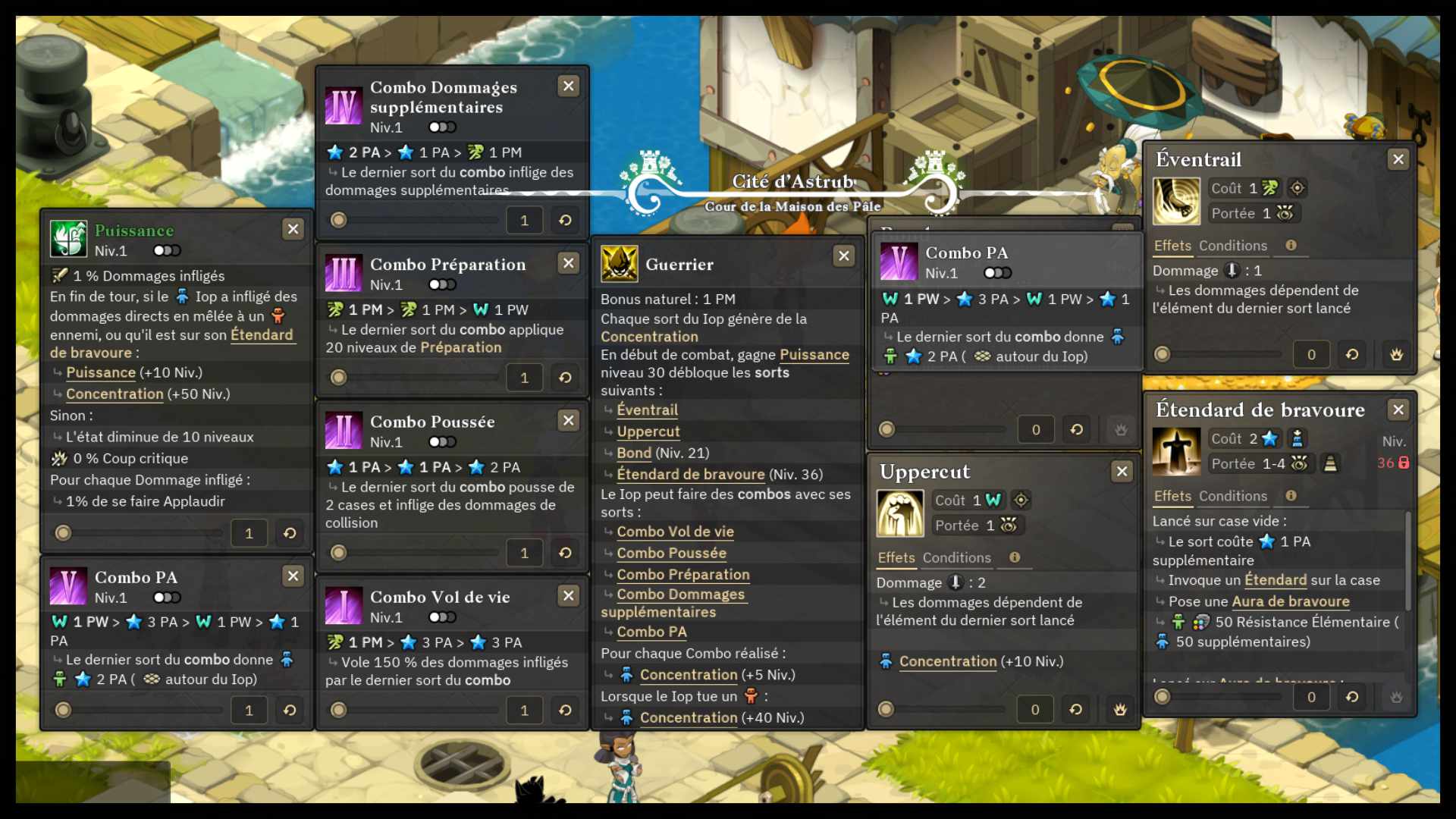This screenshot has width=1456, height=819.
Task: Close the Combo Dommages supplémentaires panel
Action: coord(568,86)
